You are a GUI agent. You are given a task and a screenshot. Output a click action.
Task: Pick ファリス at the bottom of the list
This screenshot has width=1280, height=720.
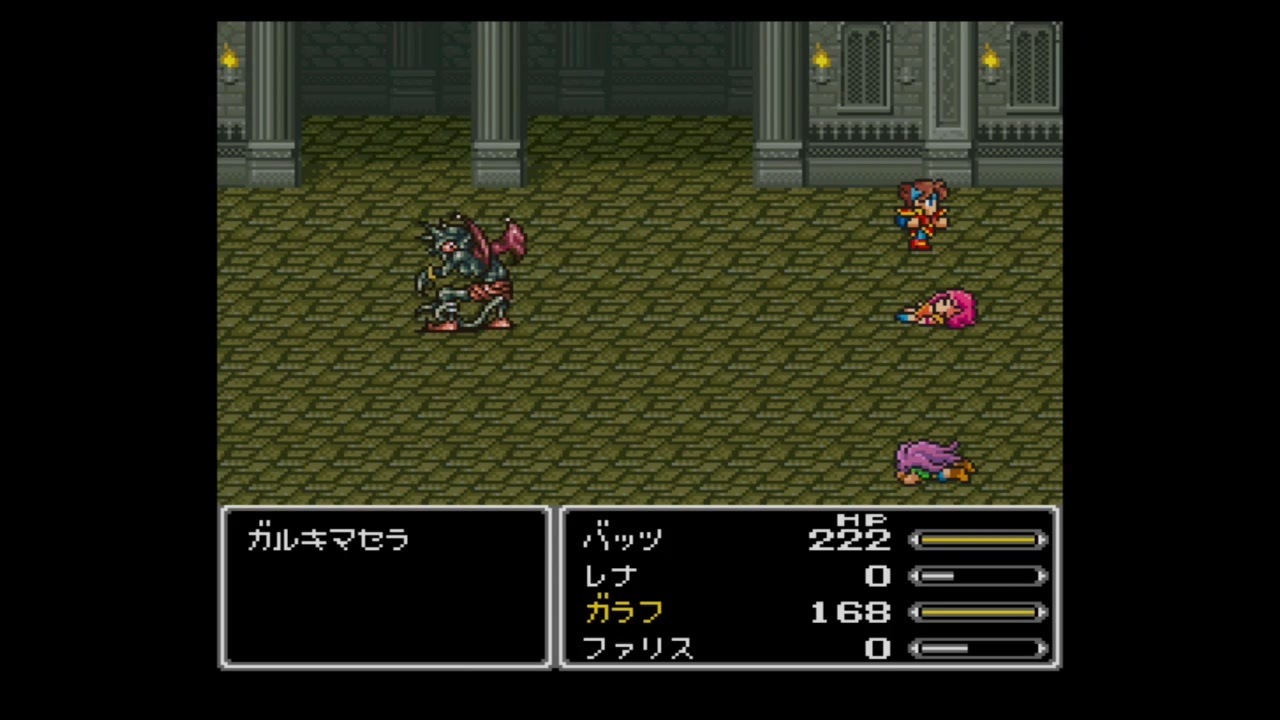pyautogui.click(x=639, y=649)
